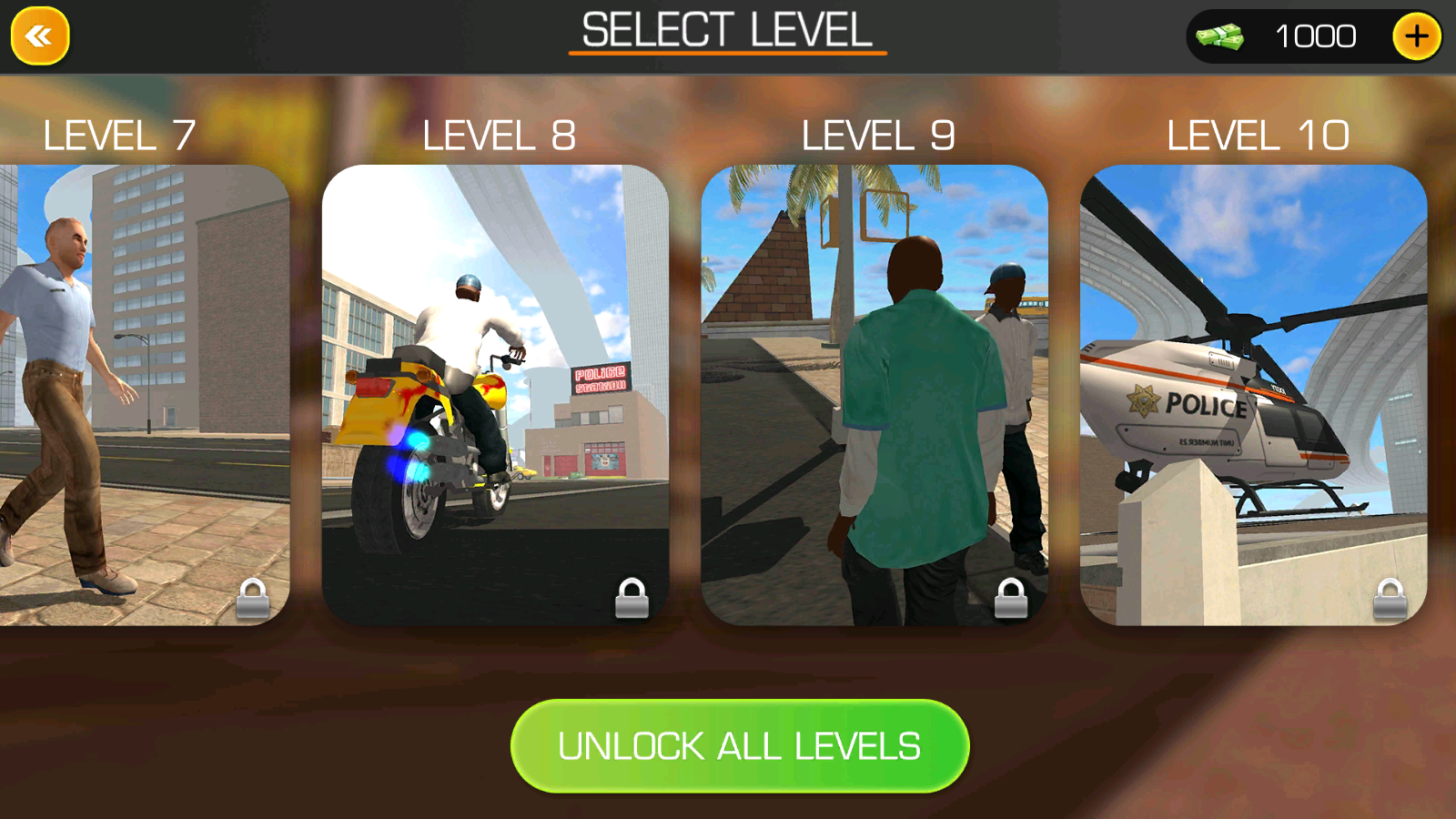This screenshot has width=1456, height=819.
Task: Add more cash with the plus button
Action: [x=1416, y=36]
